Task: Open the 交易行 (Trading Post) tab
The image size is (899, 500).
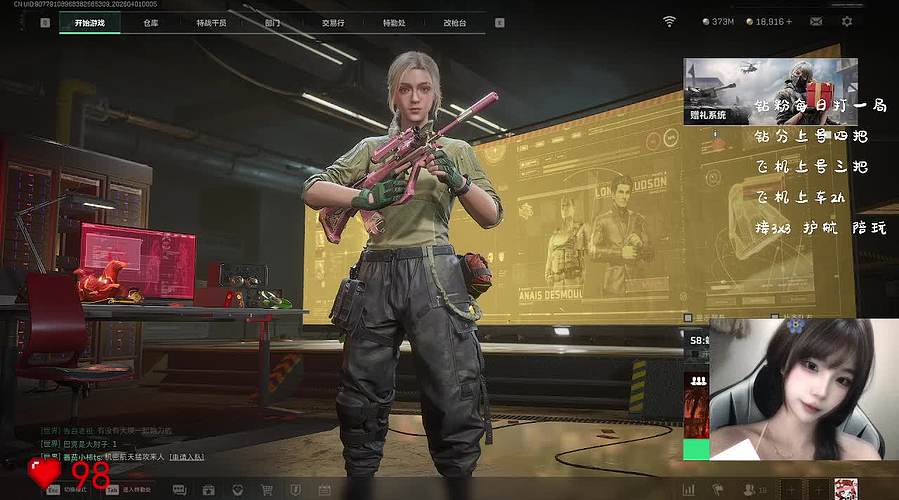Action: (x=335, y=21)
